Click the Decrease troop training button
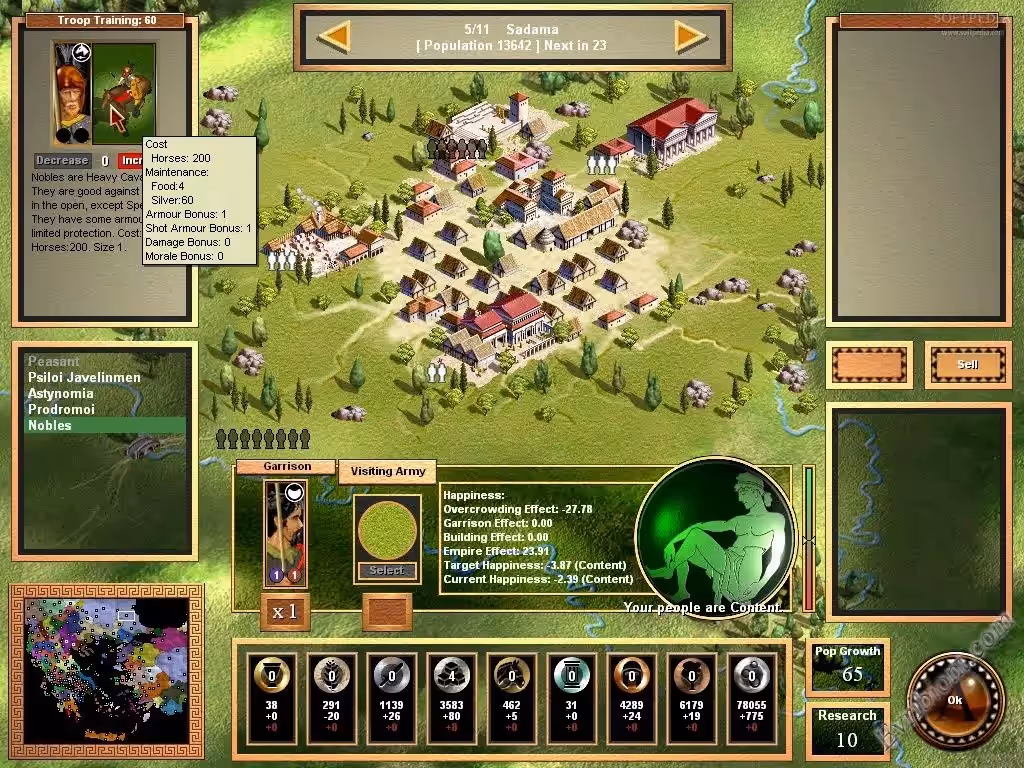 coord(63,160)
